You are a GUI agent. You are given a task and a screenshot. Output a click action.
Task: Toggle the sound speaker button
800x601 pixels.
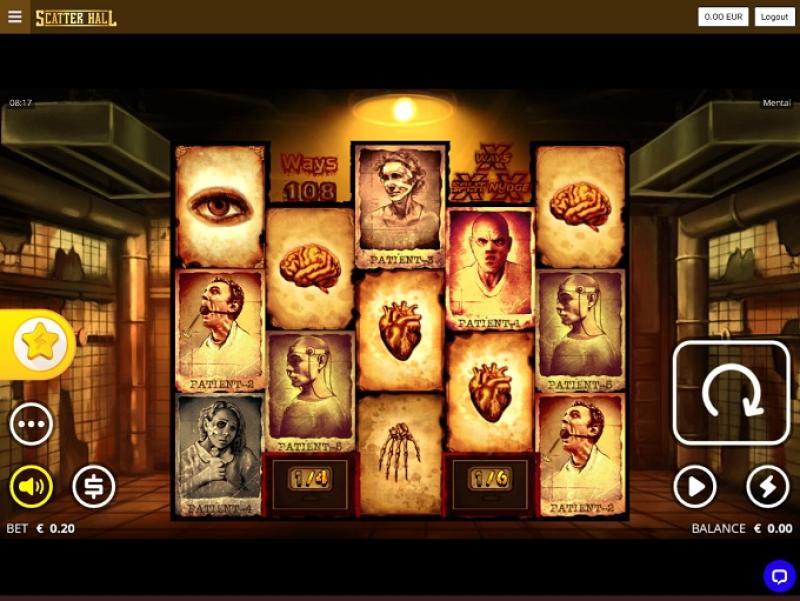31,487
